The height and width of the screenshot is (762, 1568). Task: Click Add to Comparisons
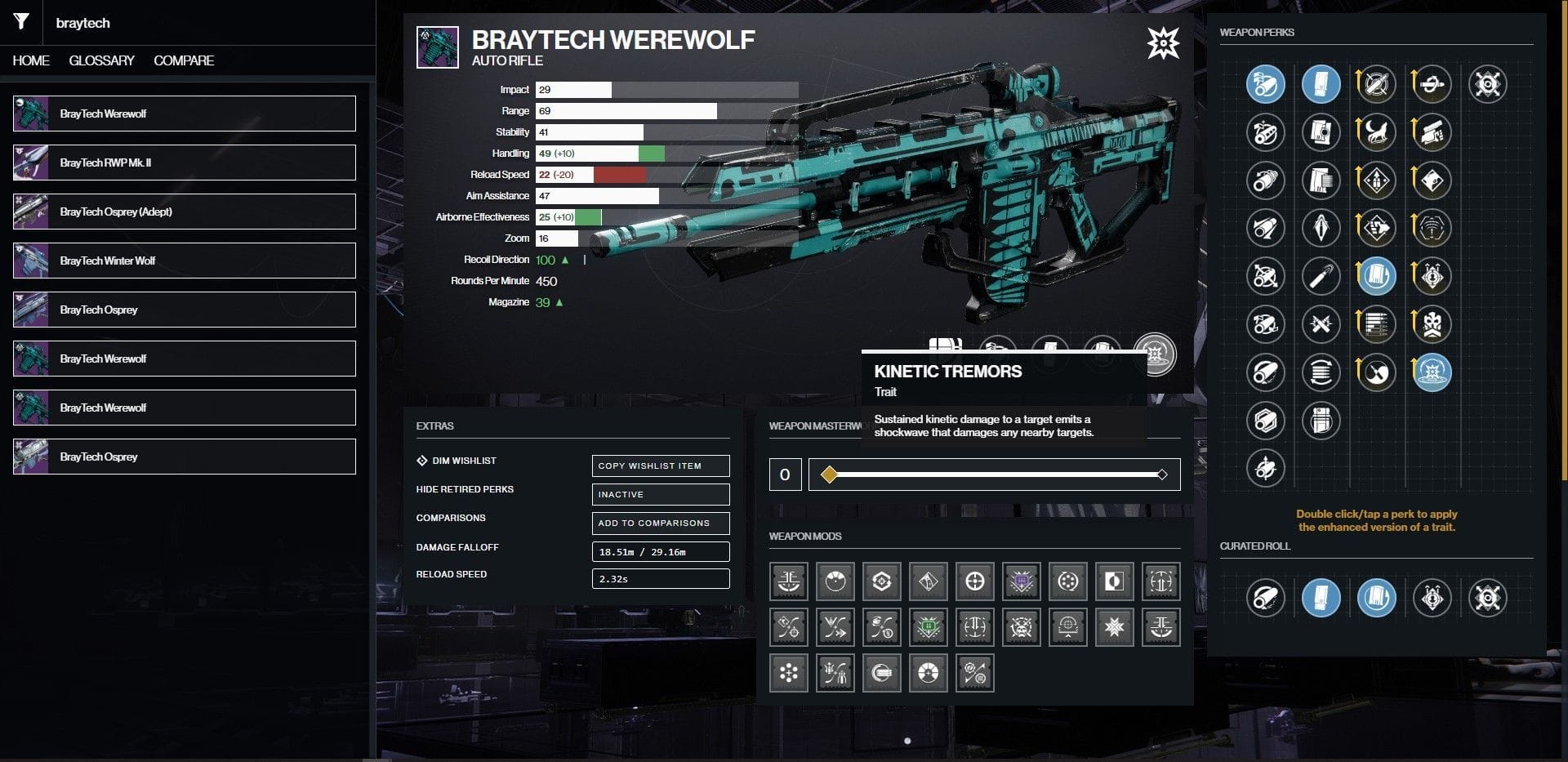(660, 523)
